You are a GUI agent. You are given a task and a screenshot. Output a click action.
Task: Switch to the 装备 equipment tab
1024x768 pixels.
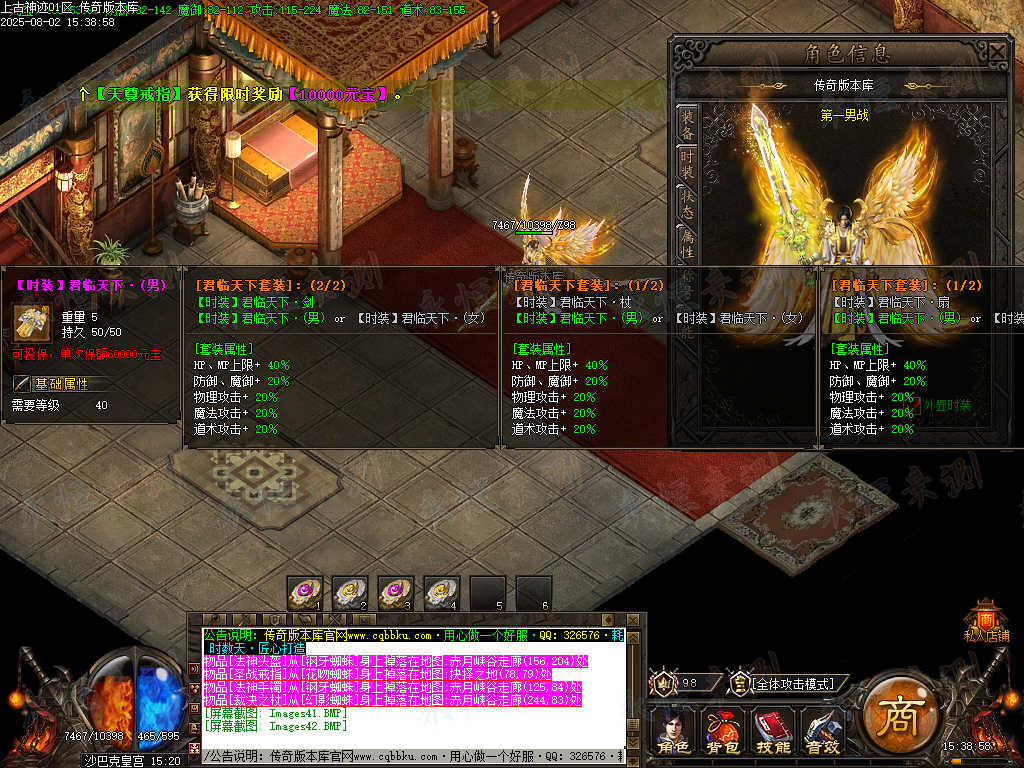click(688, 123)
